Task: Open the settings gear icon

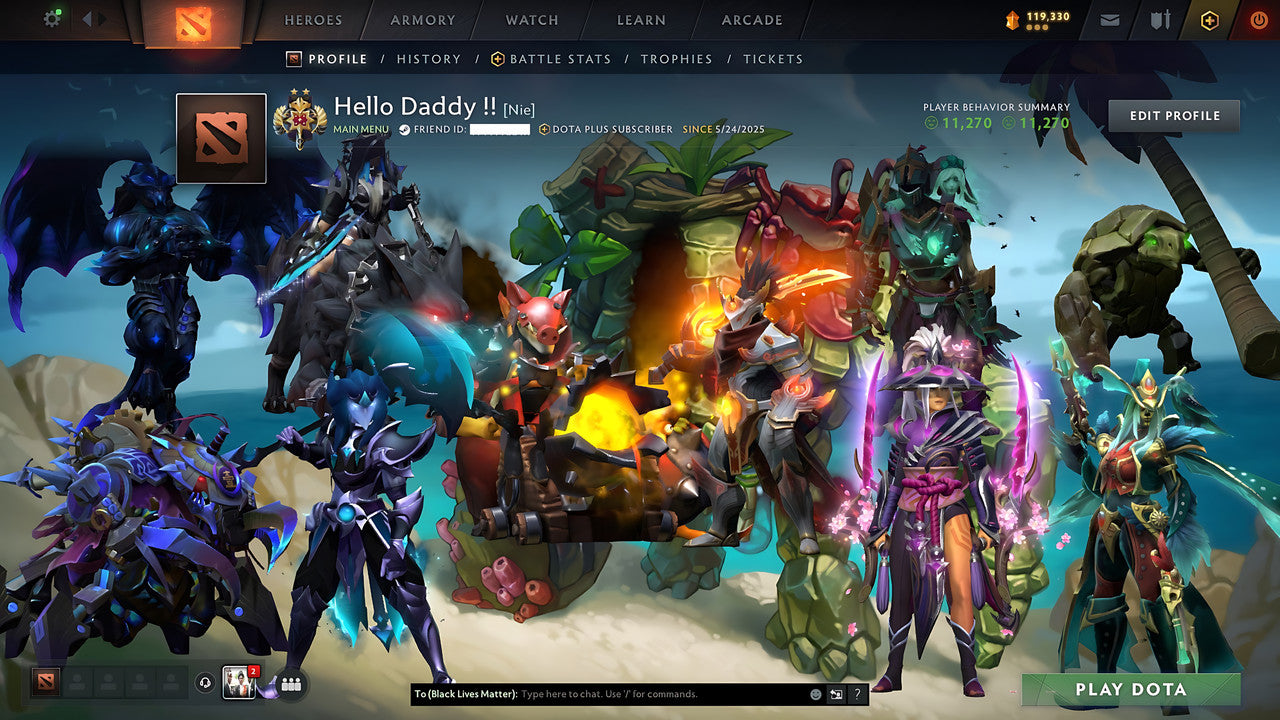Action: [53, 18]
